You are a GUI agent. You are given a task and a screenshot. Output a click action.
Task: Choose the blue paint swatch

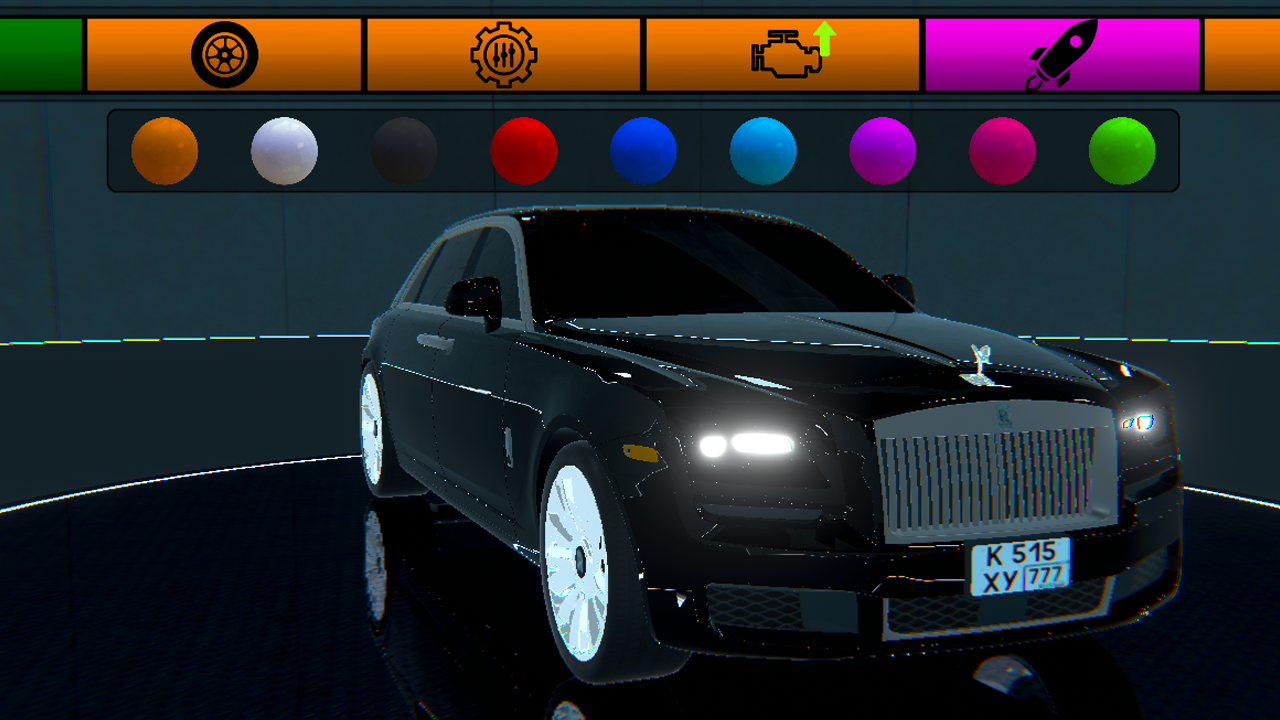coord(643,152)
